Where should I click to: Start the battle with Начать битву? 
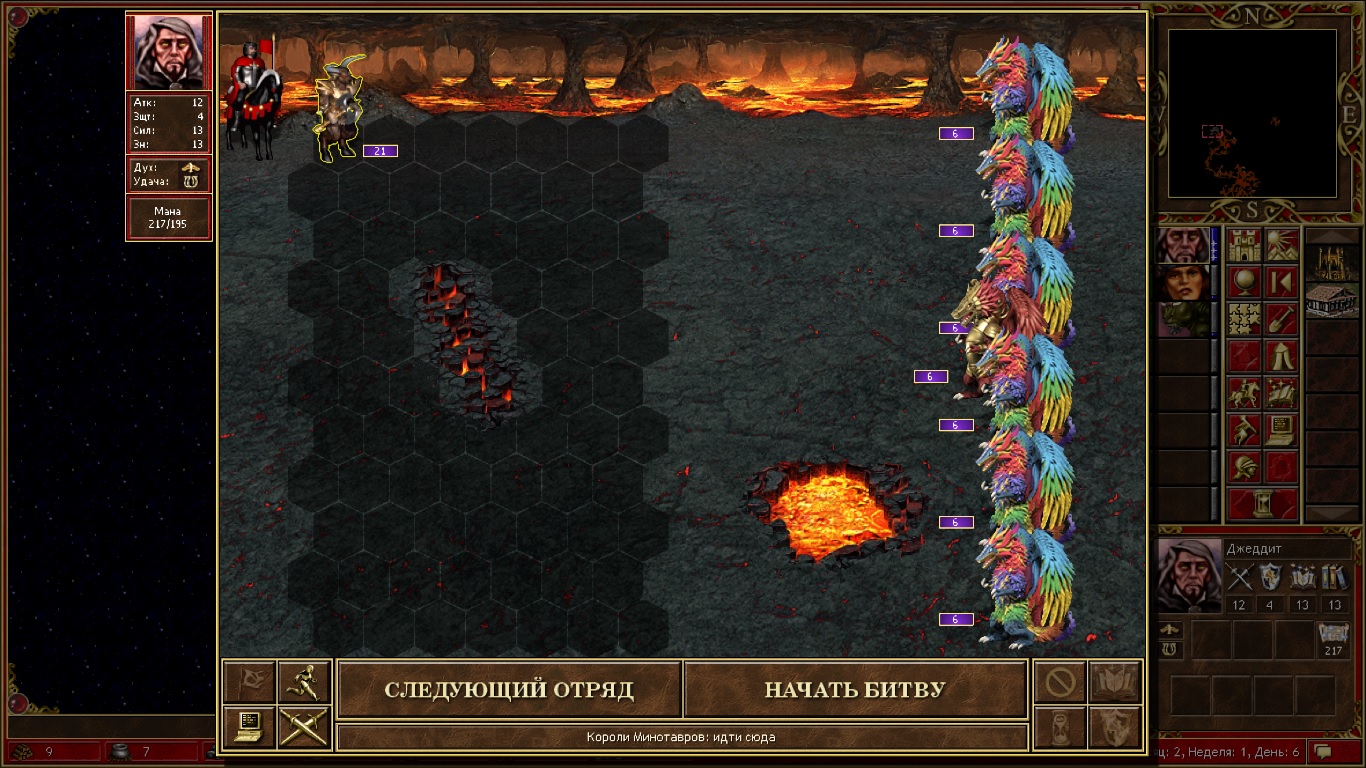pyautogui.click(x=855, y=690)
